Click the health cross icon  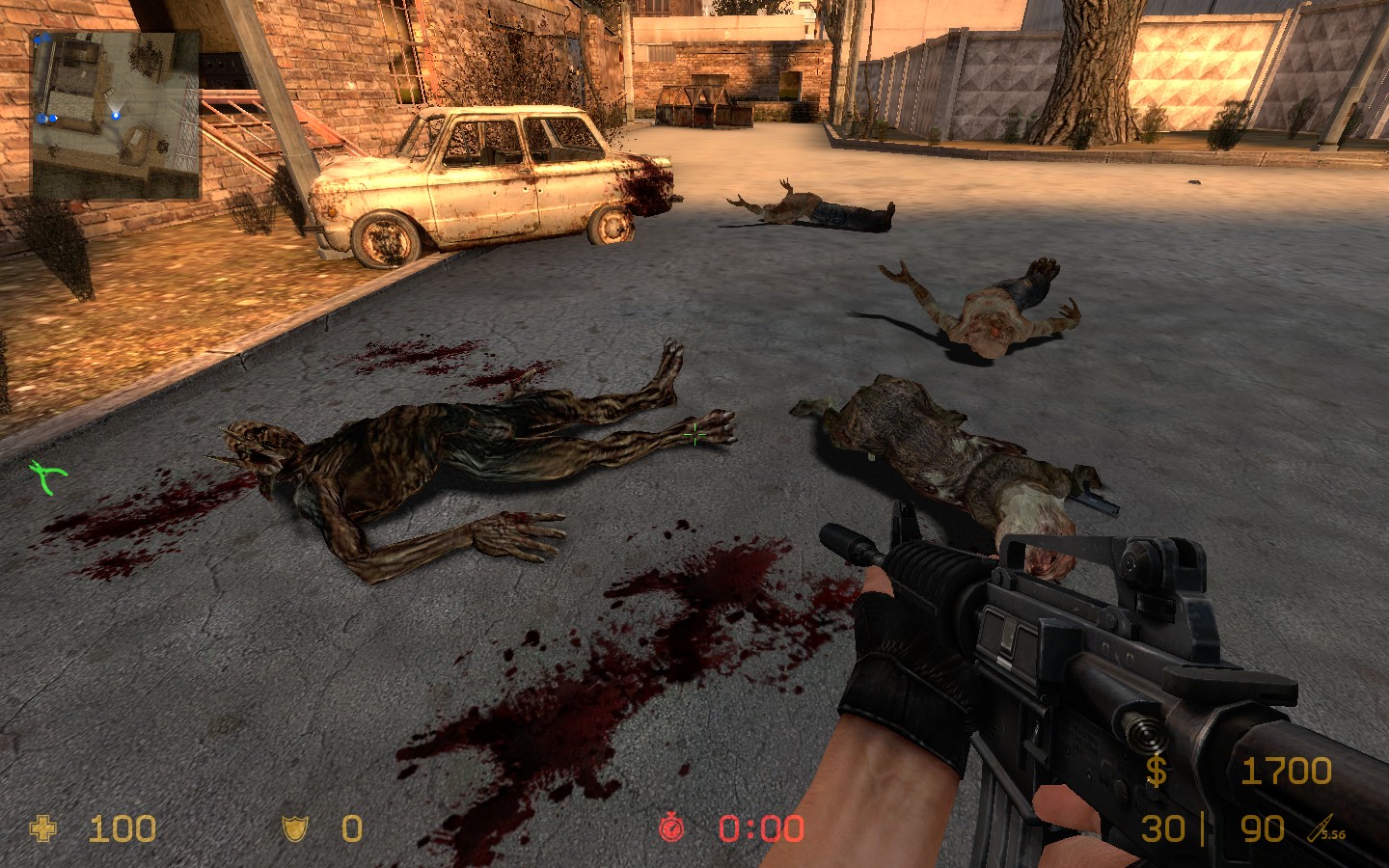pos(43,828)
